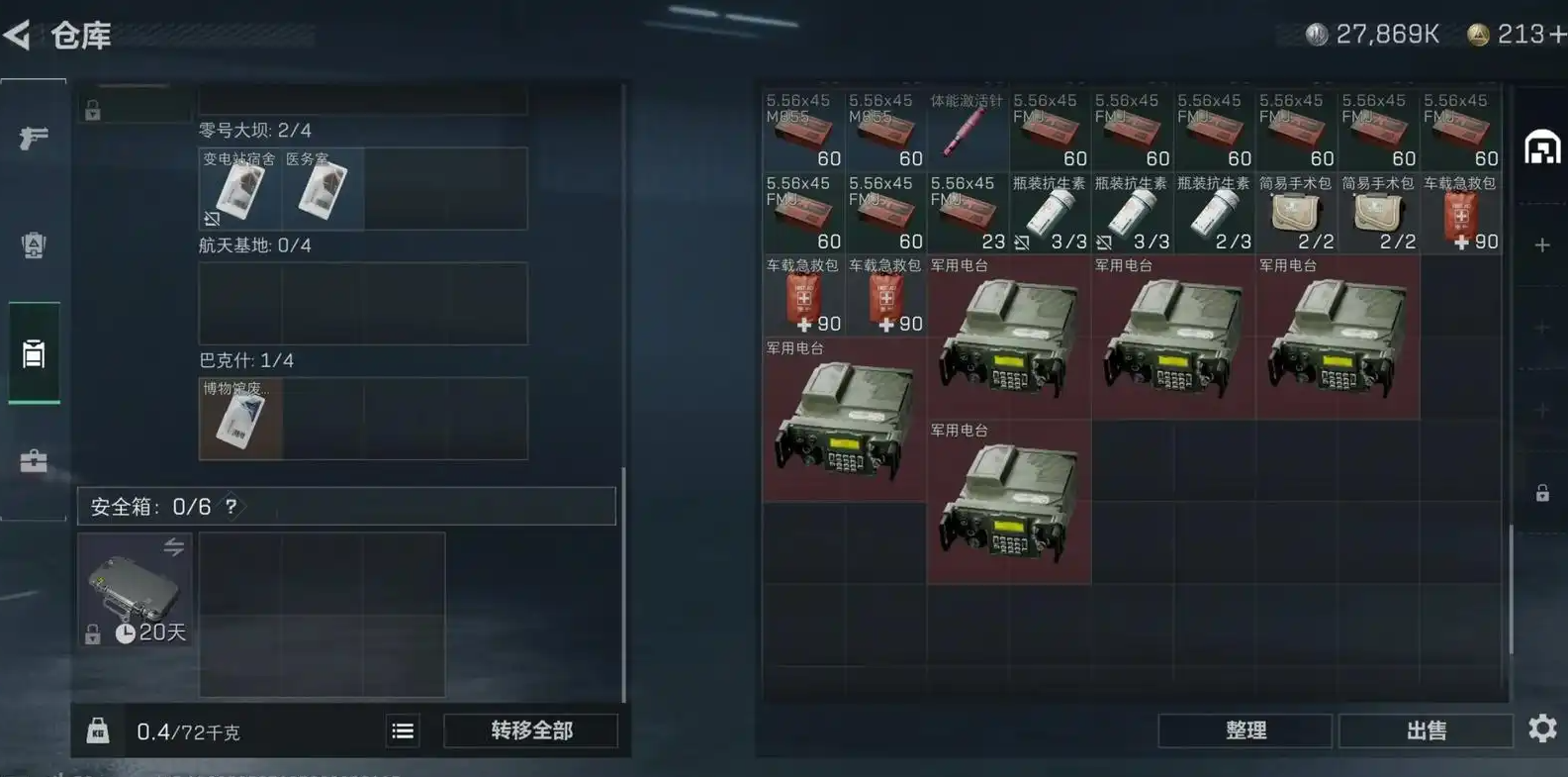Switch to the weapons pistol tab

34,138
